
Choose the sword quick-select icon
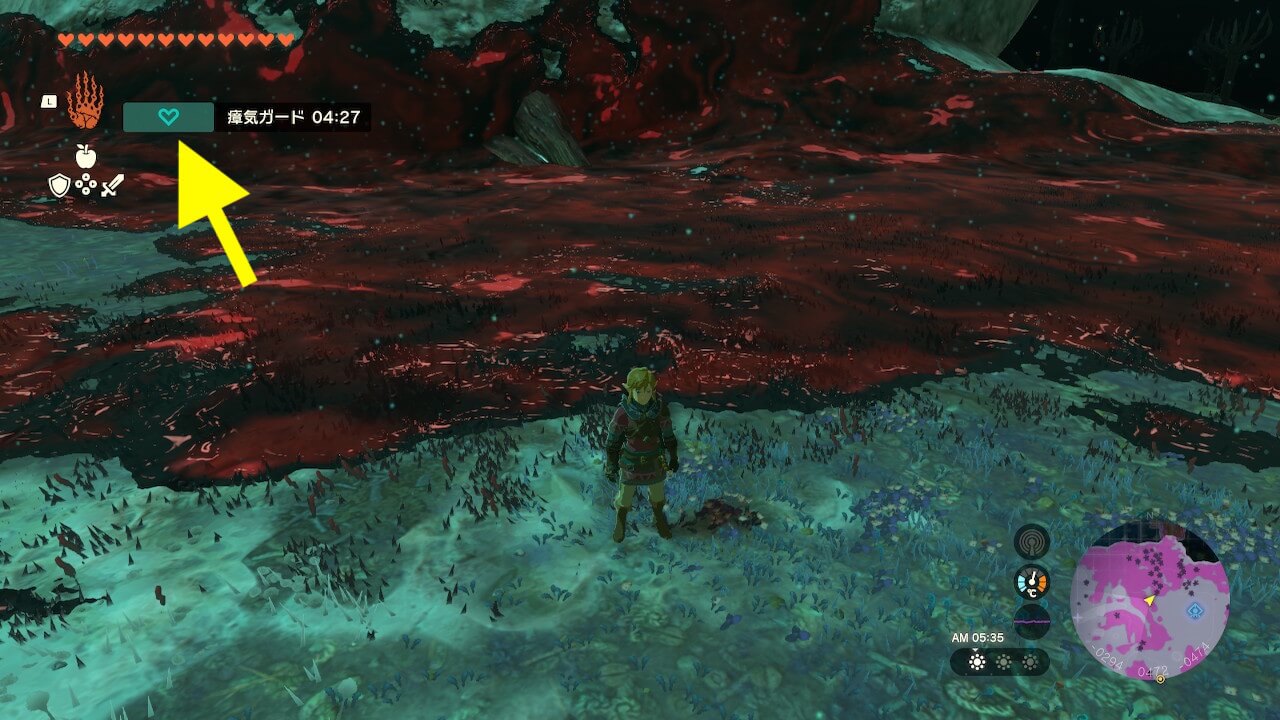click(x=111, y=185)
